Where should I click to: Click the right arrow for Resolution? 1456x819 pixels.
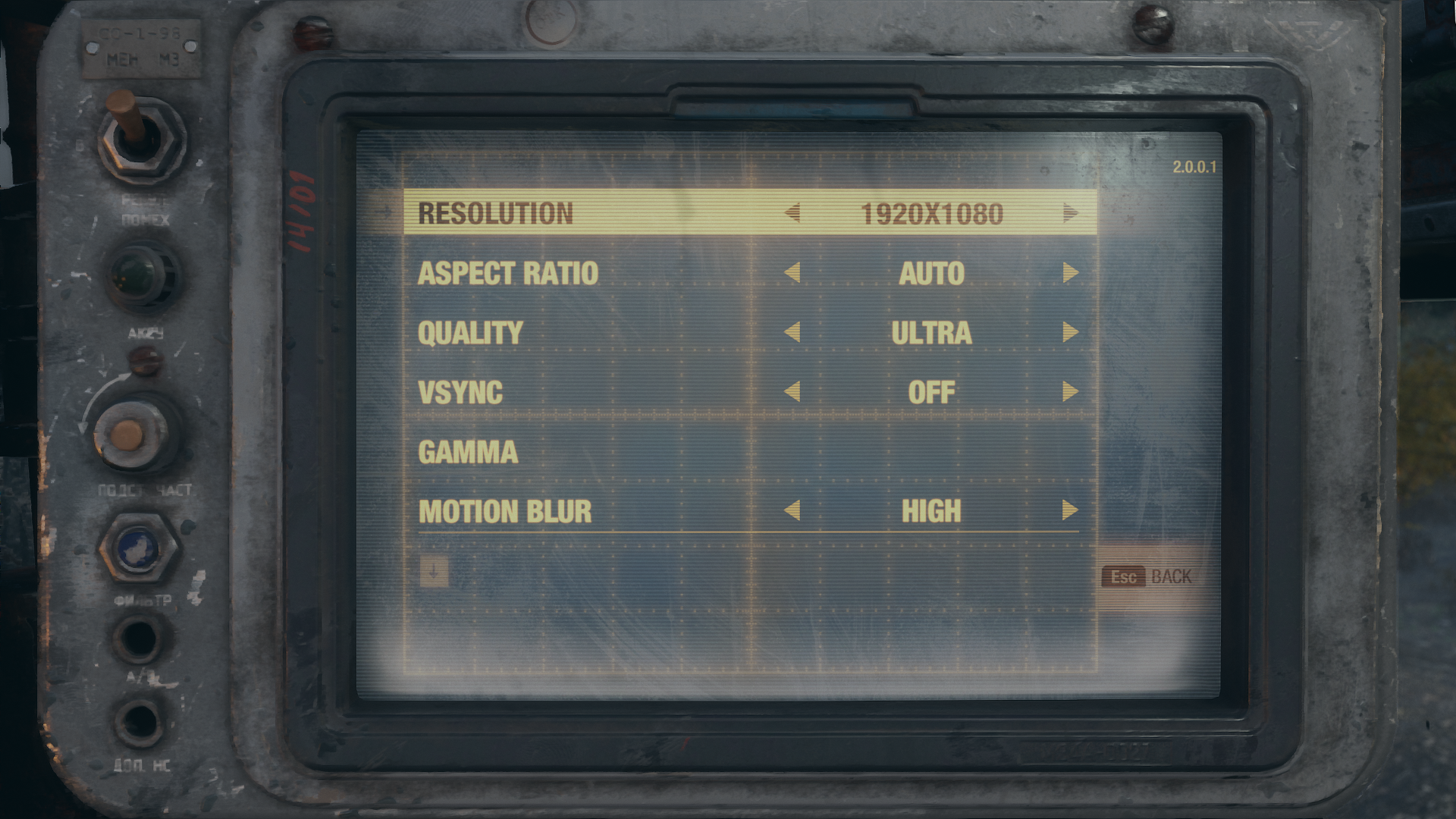coord(1070,213)
